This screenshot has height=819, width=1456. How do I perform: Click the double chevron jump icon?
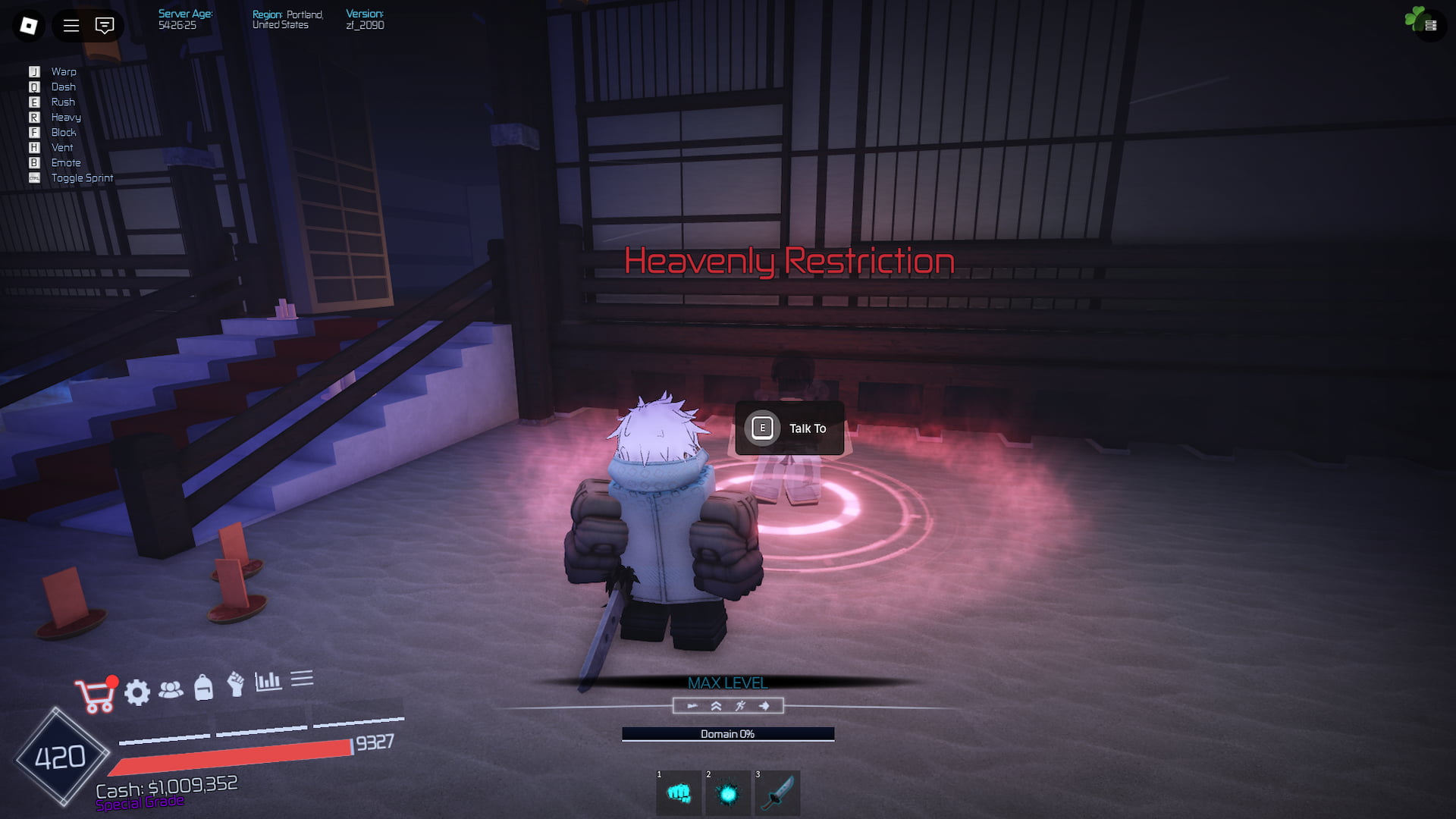(x=714, y=706)
